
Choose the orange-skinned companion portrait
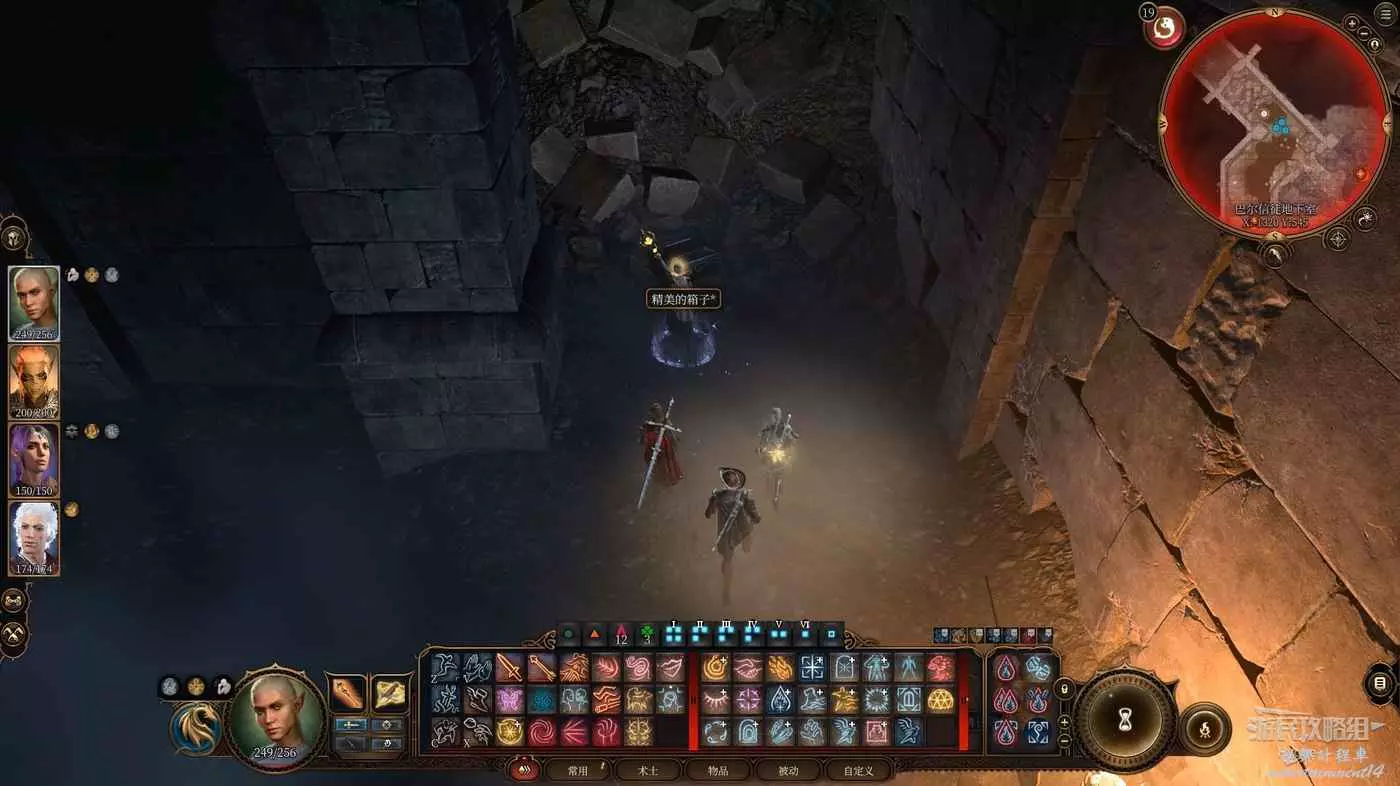coord(34,381)
